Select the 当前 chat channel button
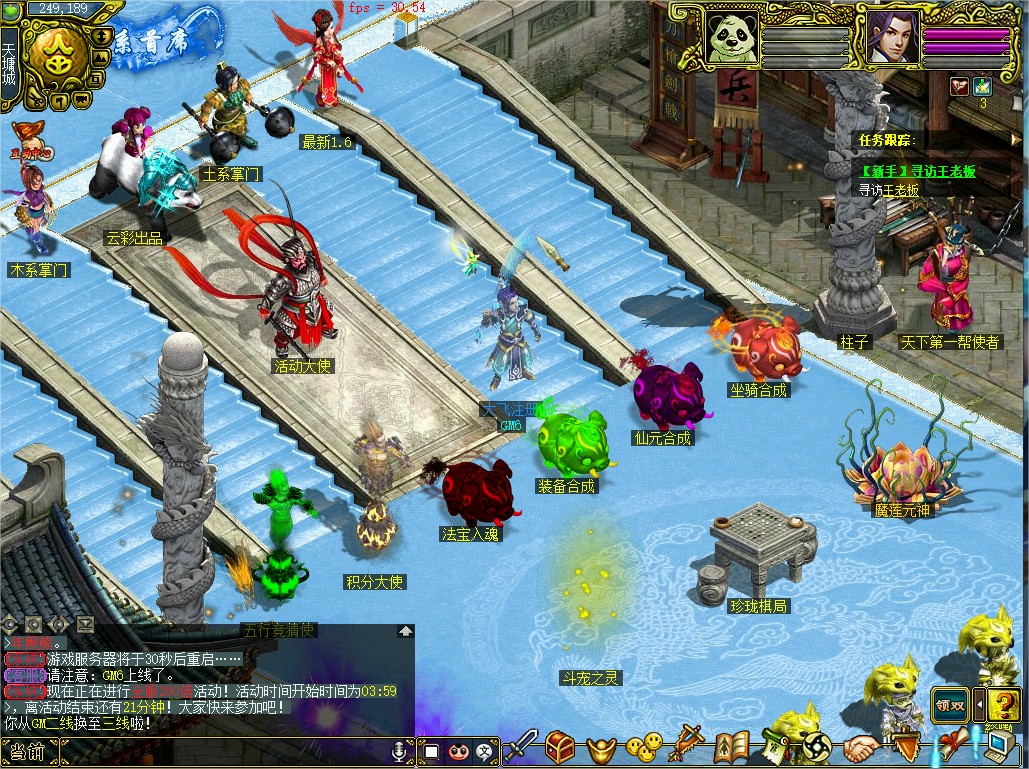This screenshot has height=769, width=1029. pyautogui.click(x=28, y=751)
